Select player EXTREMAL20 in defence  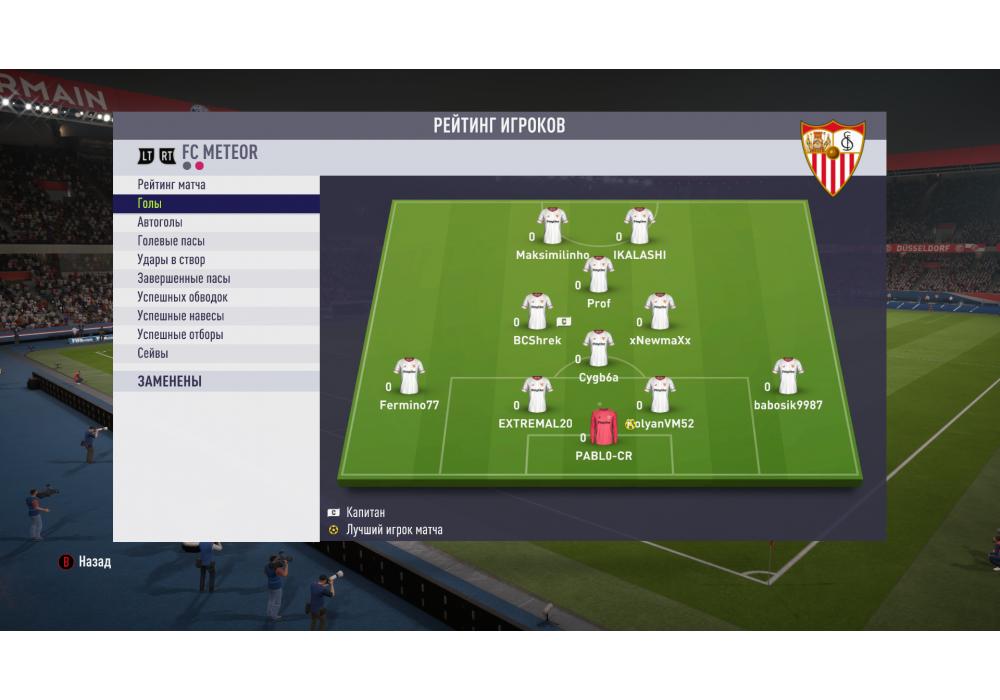538,395
